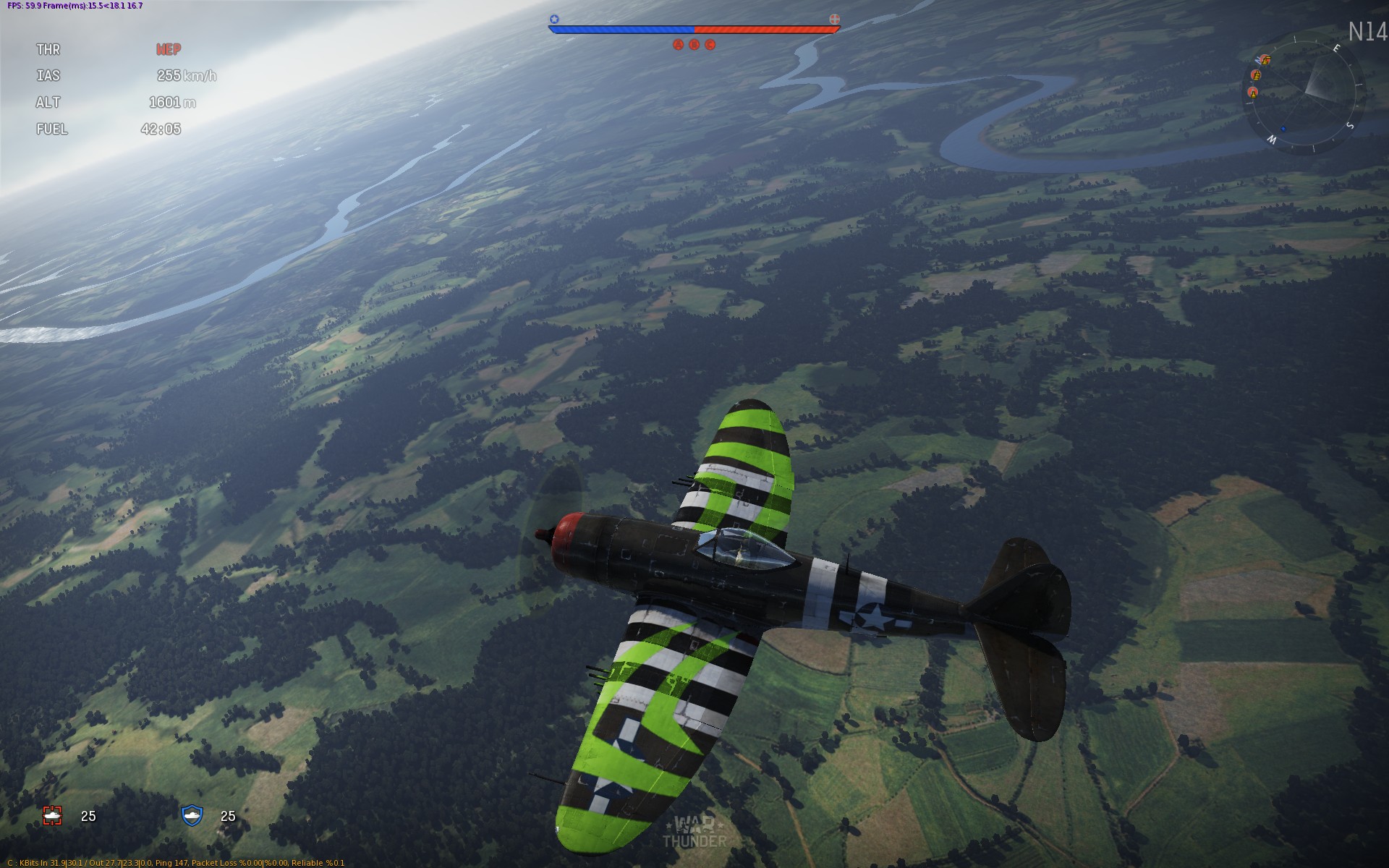Screen dimensions: 1389x868
Task: Click the blue shield allied tank icon
Action: pos(192,815)
